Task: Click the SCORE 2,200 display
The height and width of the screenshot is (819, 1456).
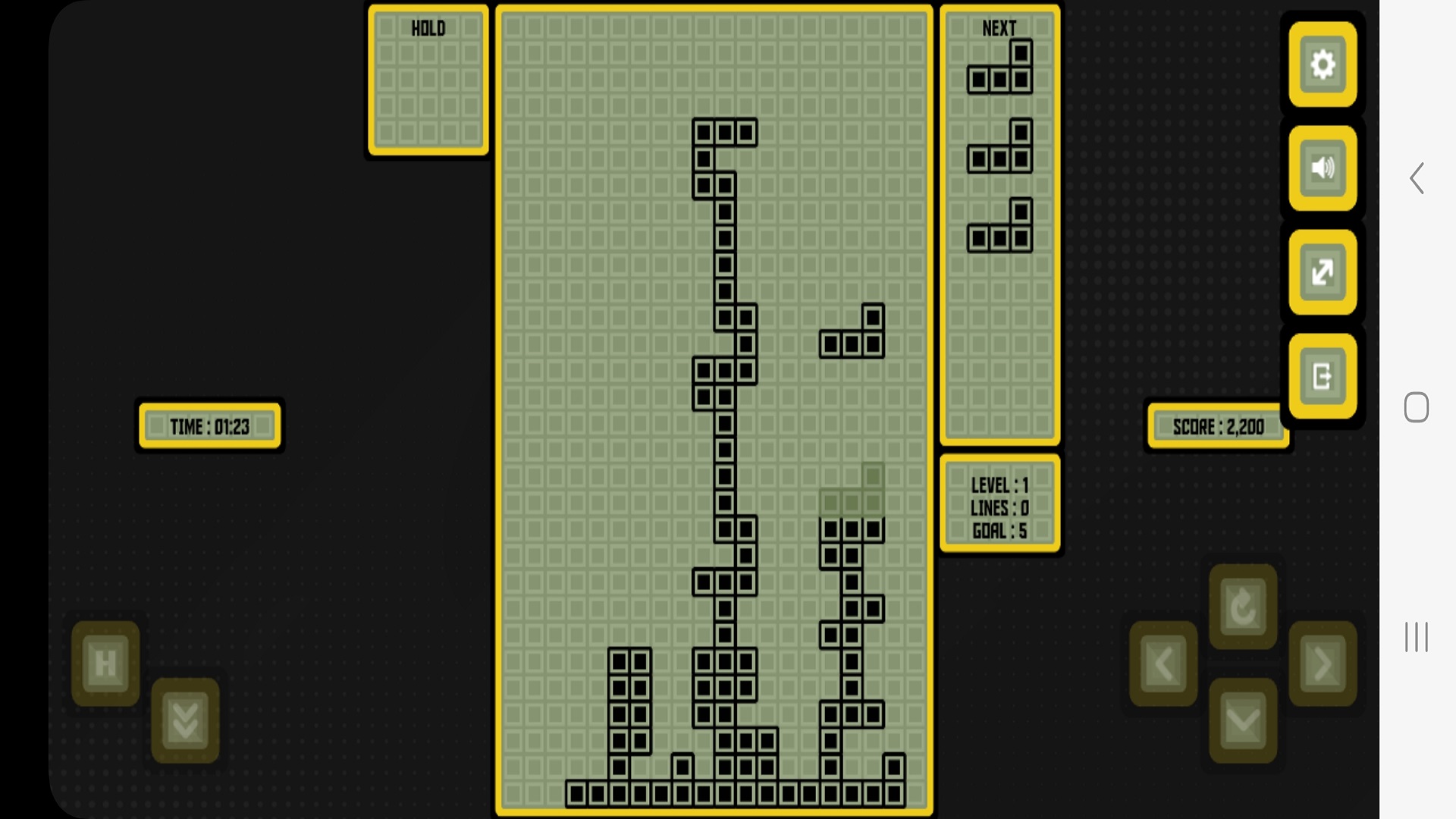Action: (x=1217, y=426)
